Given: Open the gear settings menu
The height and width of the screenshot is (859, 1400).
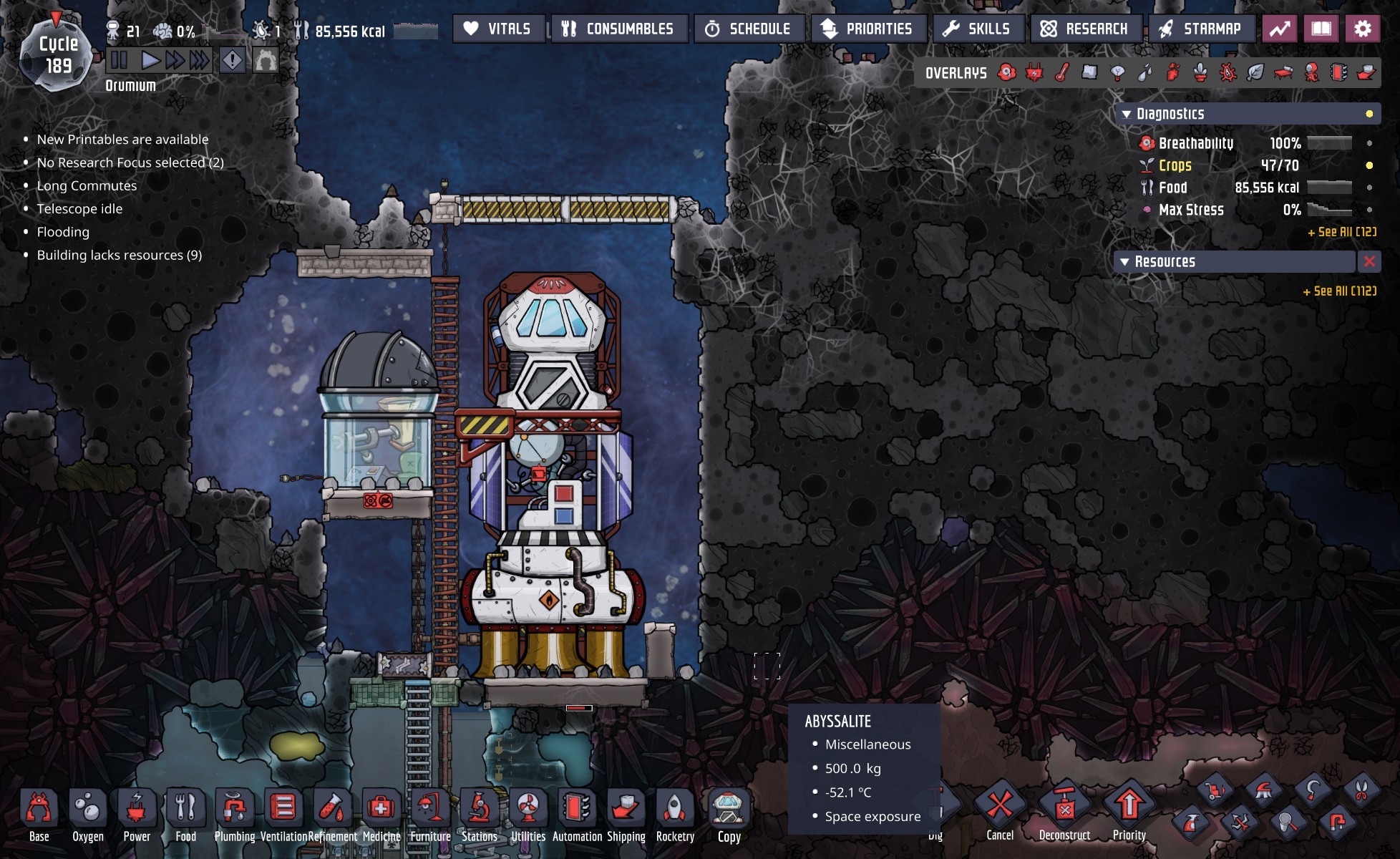Looking at the screenshot, I should click(x=1363, y=29).
